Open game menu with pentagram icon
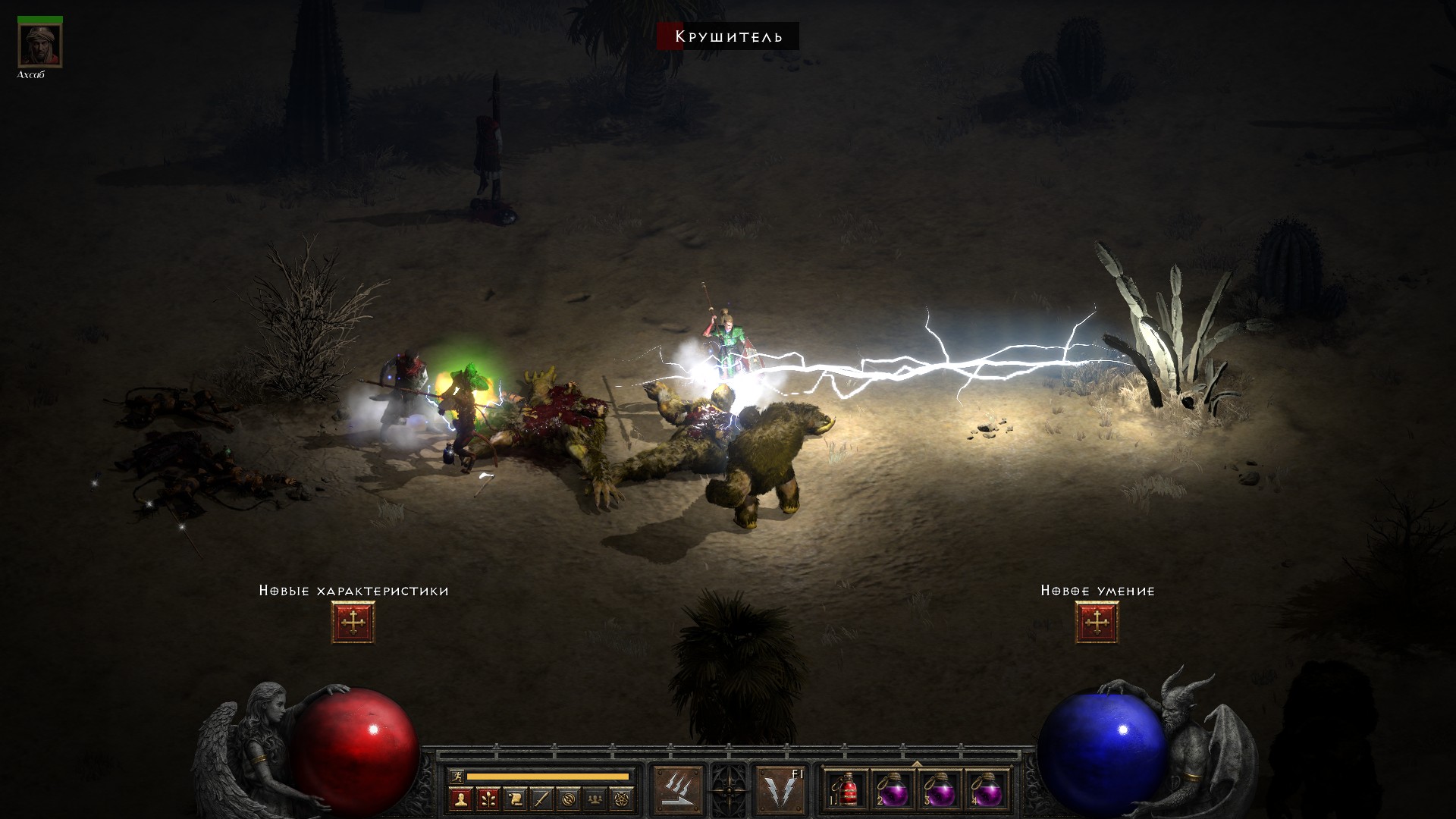1456x819 pixels. click(x=623, y=799)
